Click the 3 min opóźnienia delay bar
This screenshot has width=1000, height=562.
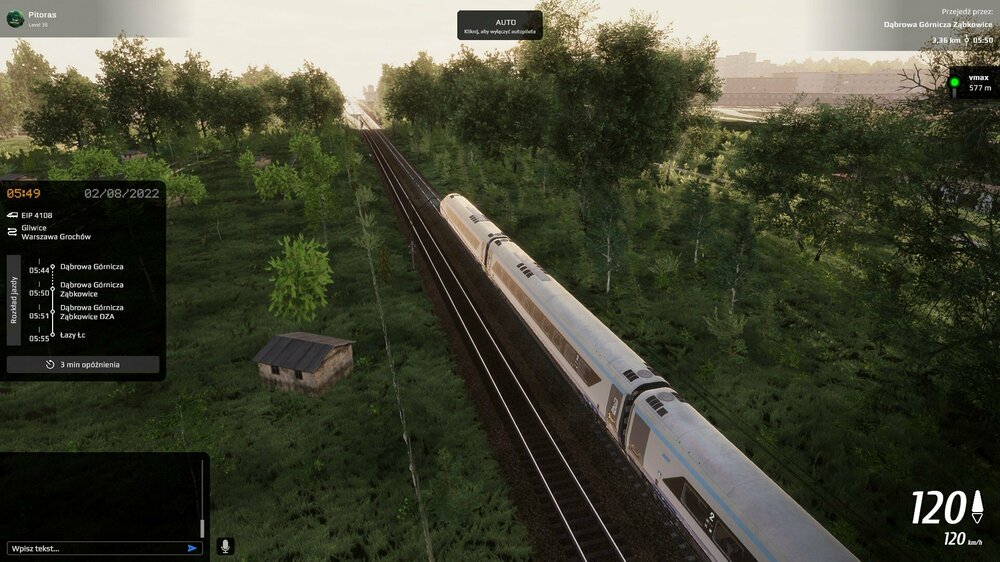(x=83, y=364)
